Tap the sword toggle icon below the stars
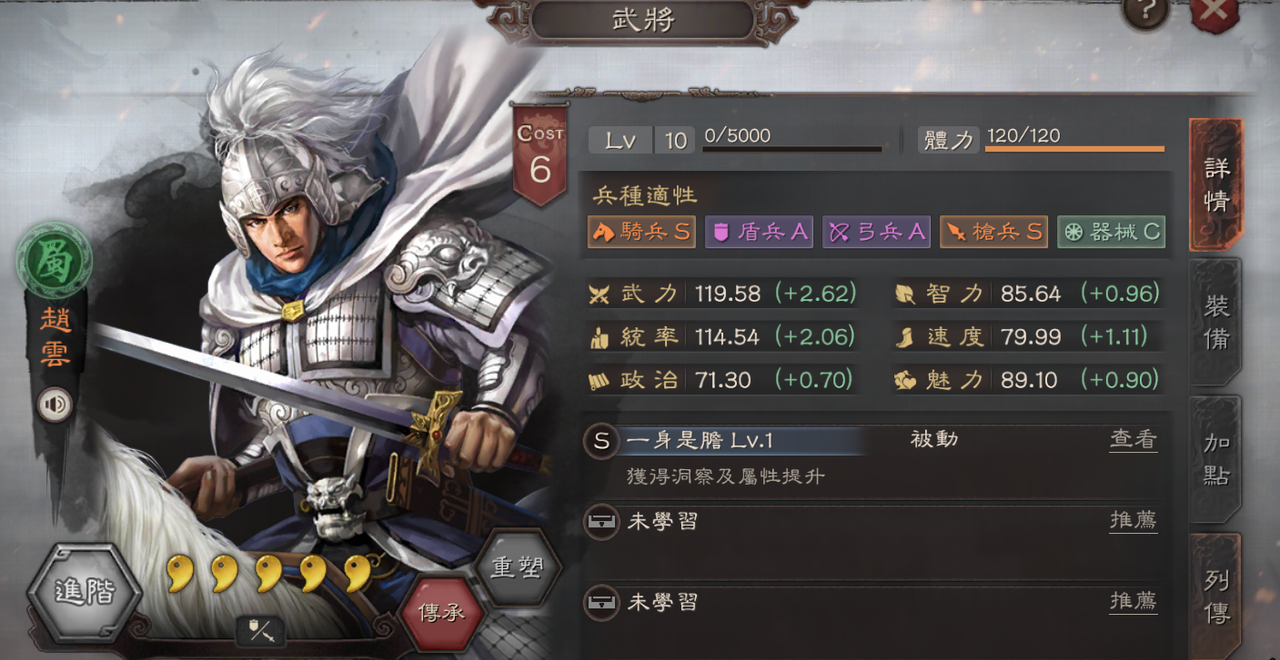 (260, 631)
